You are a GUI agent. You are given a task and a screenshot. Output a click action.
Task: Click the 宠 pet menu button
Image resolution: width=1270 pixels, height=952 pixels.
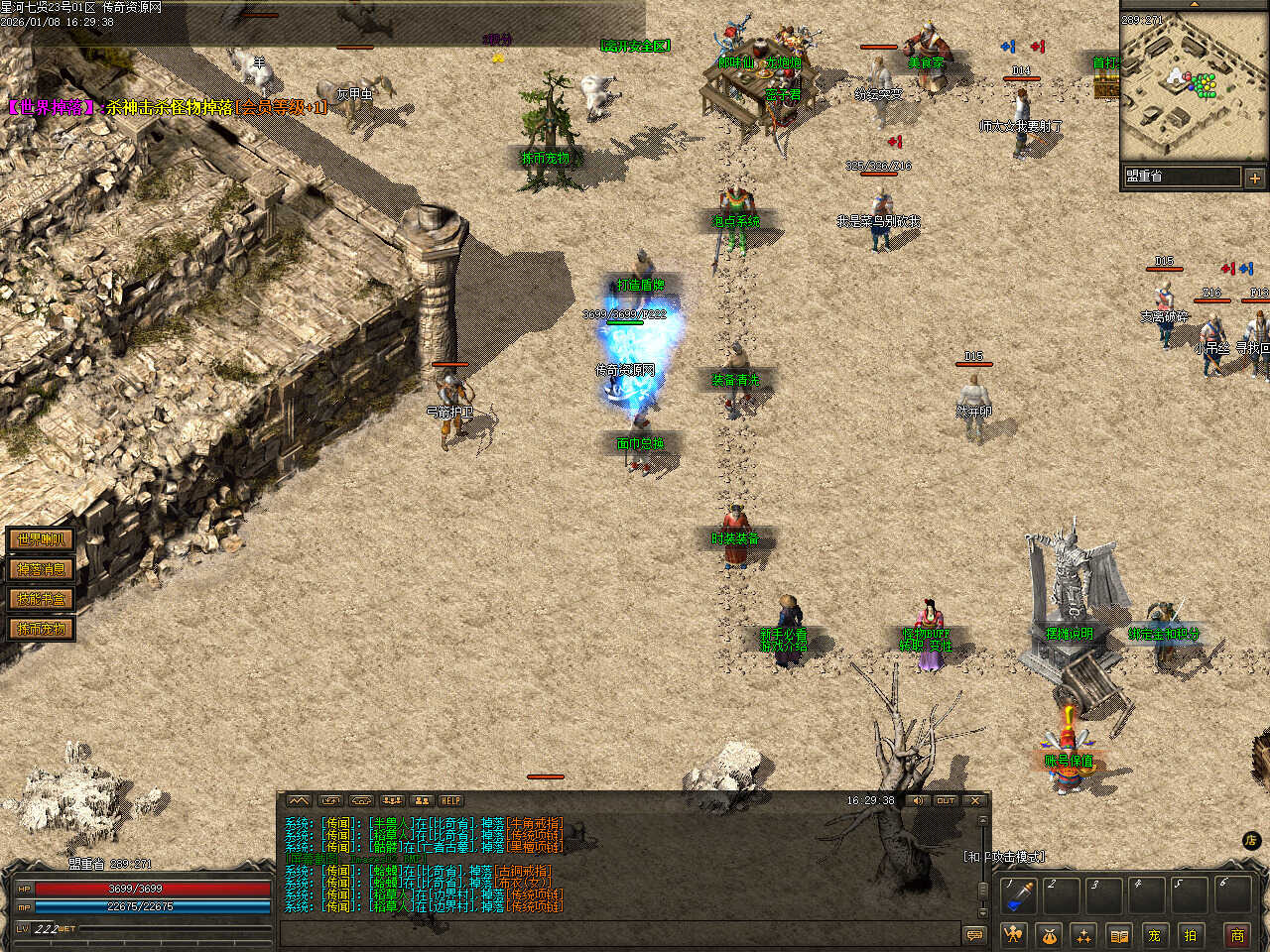(1154, 934)
